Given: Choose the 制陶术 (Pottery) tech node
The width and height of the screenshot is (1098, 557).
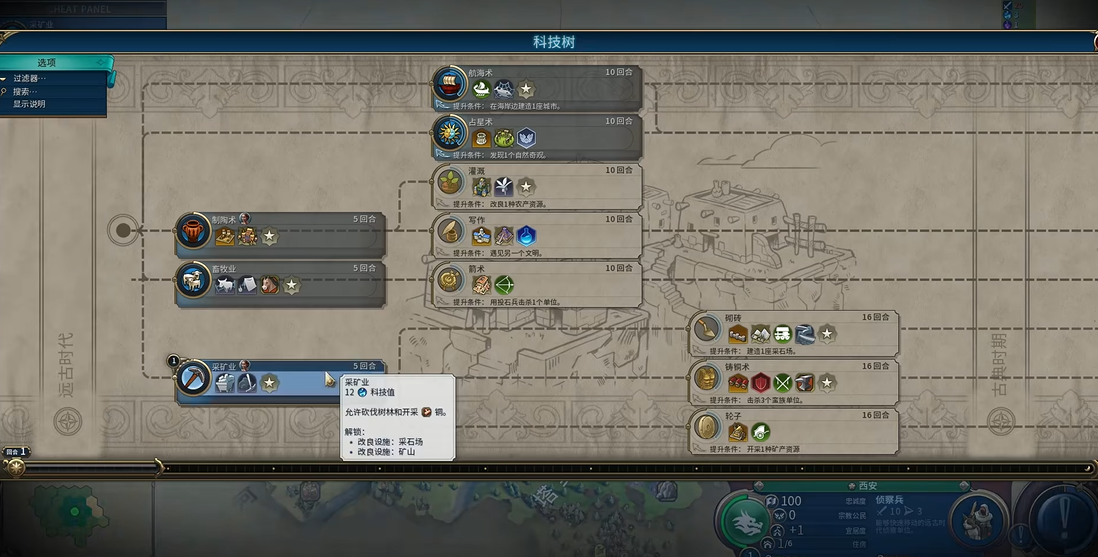Looking at the screenshot, I should tap(280, 232).
